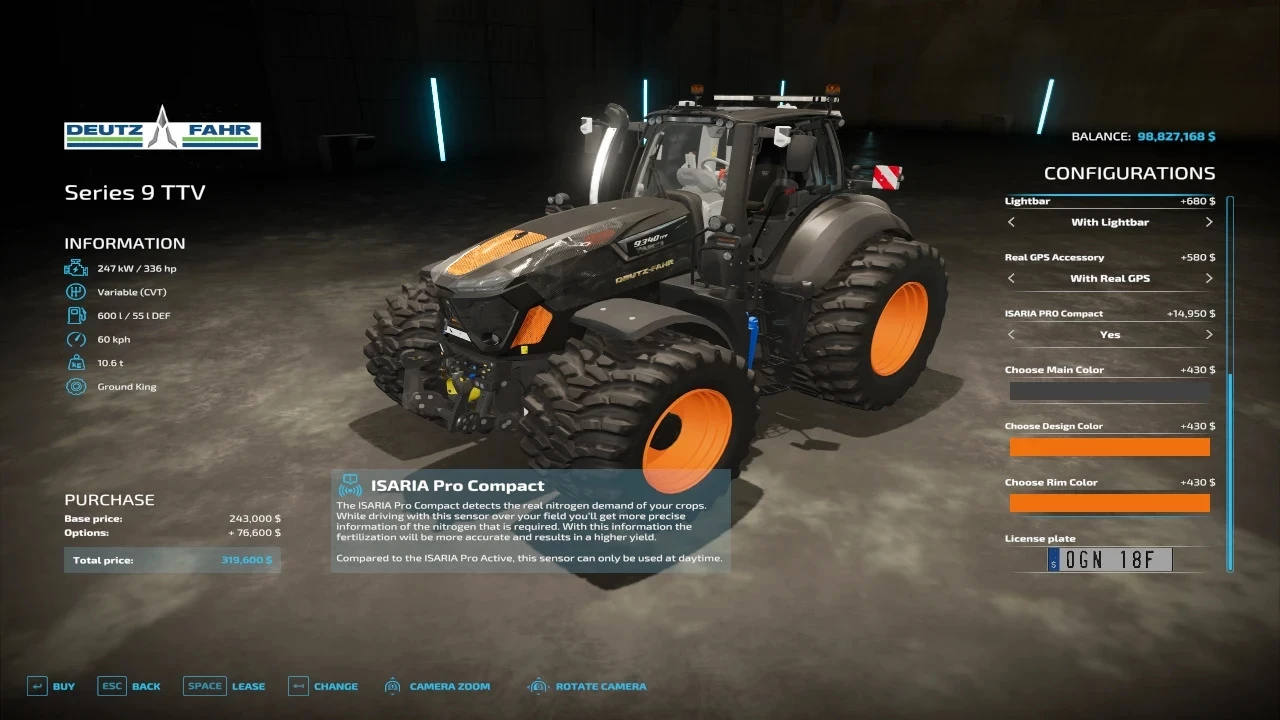Lease the tractor instead of buying

point(224,686)
